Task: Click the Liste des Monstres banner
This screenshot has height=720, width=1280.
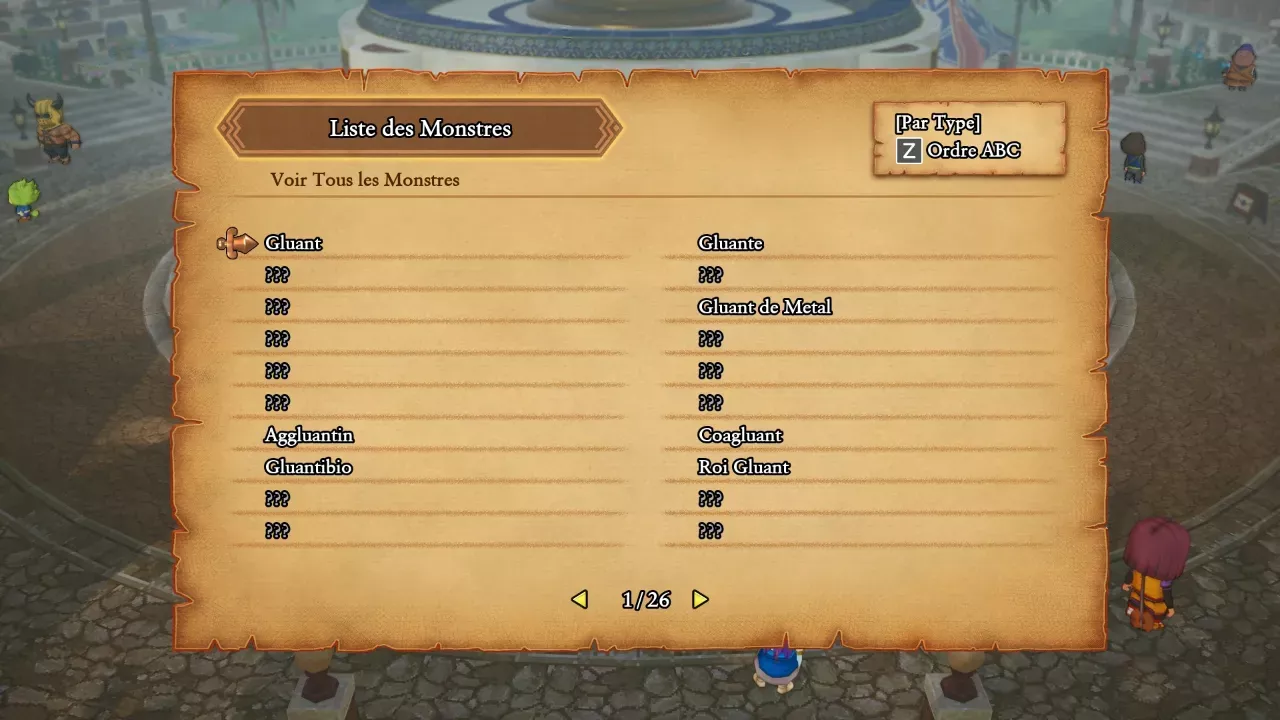Action: pos(419,128)
